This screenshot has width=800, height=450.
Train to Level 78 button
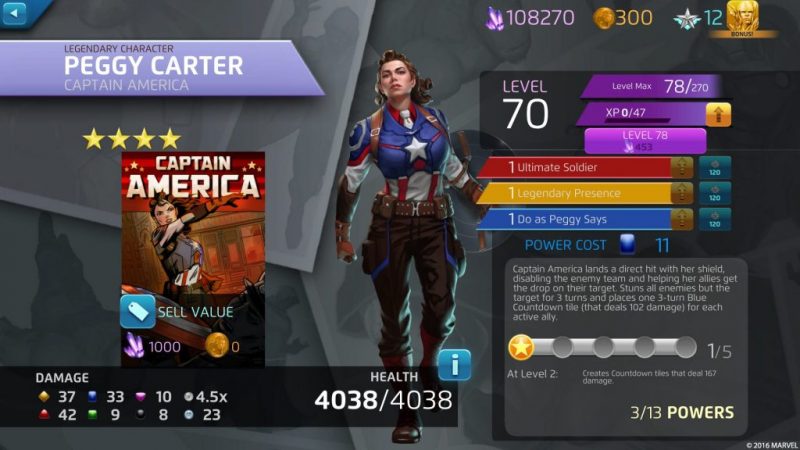pos(645,140)
